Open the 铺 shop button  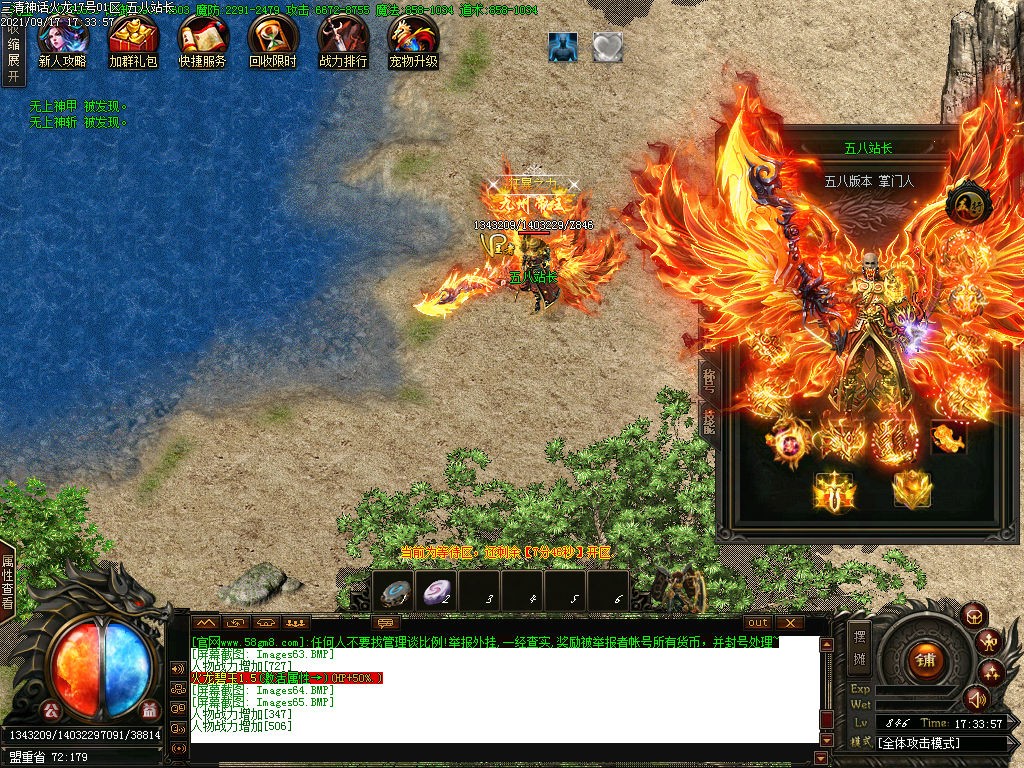(922, 659)
